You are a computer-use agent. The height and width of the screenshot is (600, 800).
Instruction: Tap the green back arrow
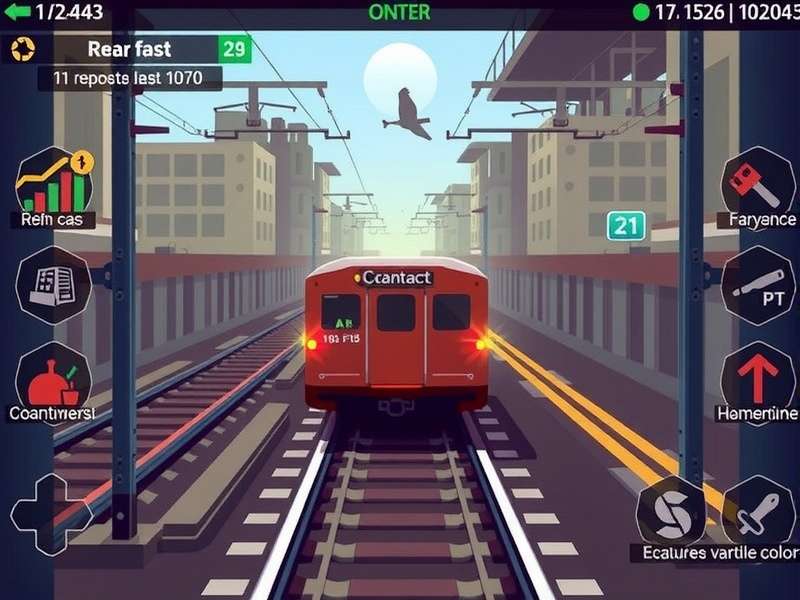(x=18, y=12)
